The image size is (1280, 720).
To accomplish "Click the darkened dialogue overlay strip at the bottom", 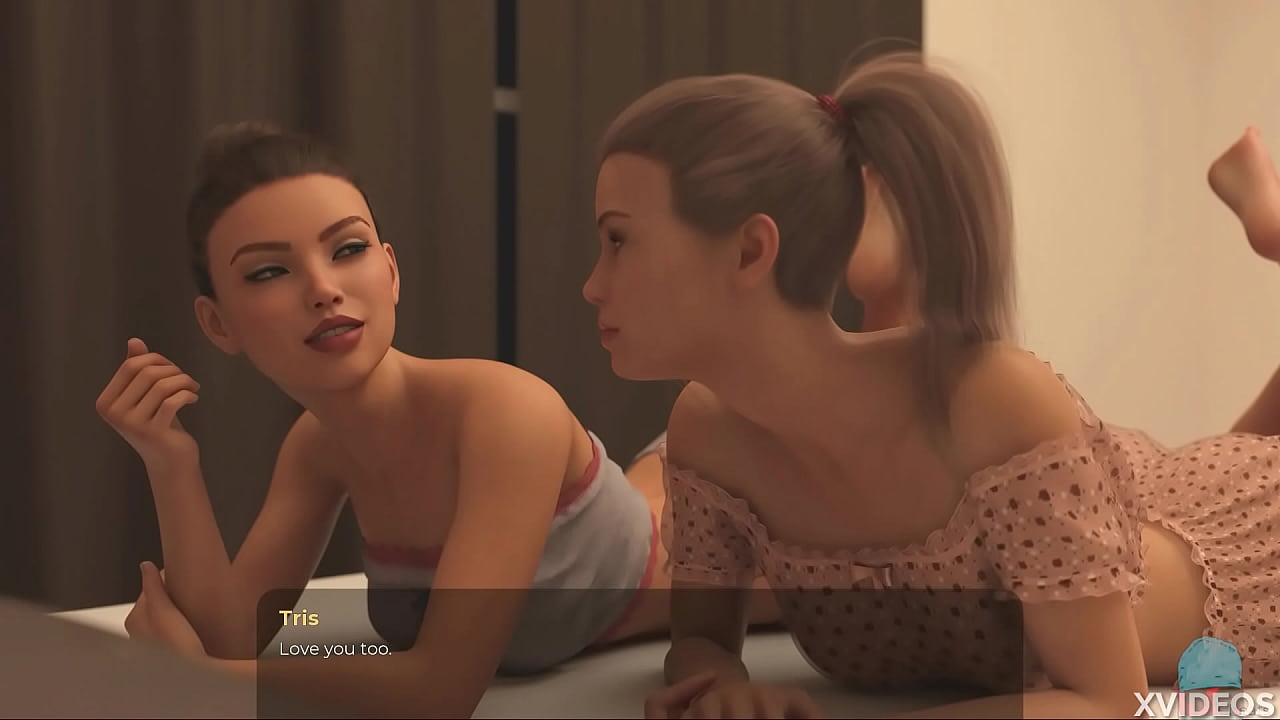I will (x=640, y=645).
